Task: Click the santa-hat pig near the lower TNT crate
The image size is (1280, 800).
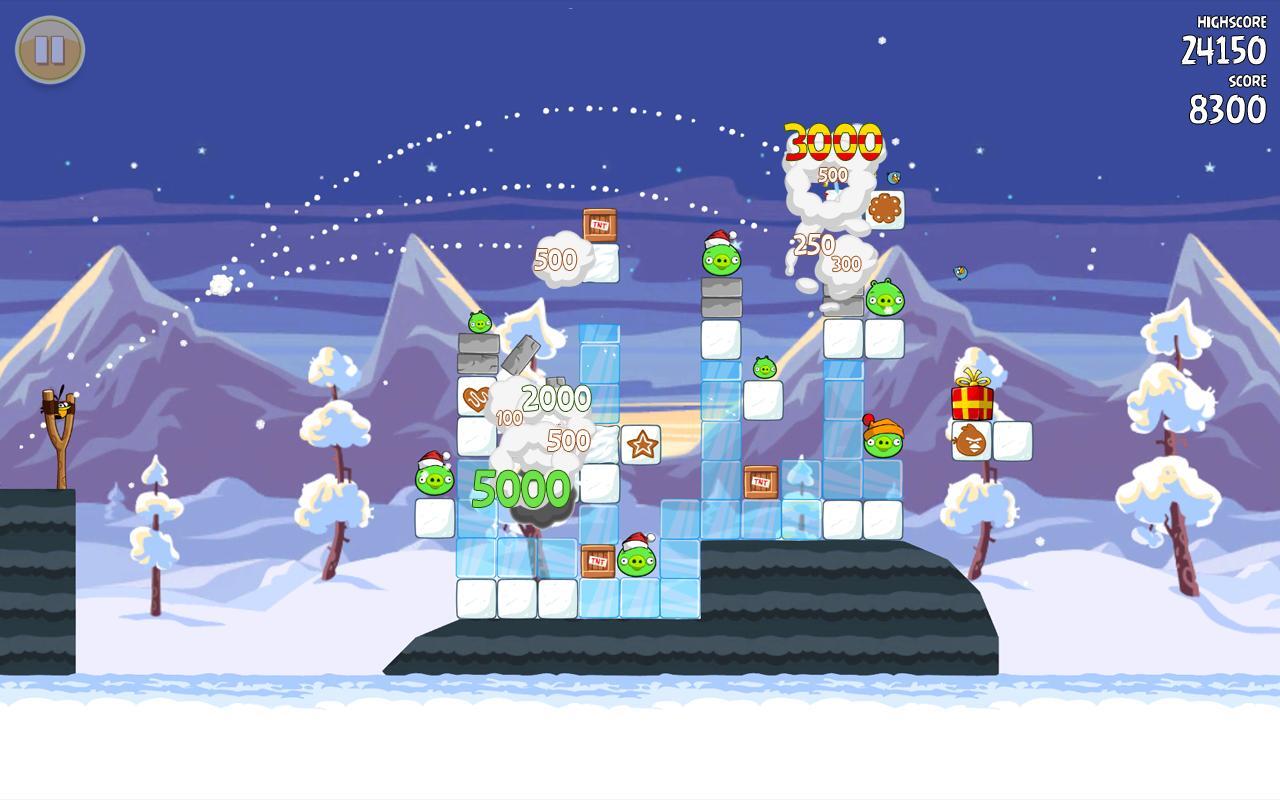Action: coord(635,561)
